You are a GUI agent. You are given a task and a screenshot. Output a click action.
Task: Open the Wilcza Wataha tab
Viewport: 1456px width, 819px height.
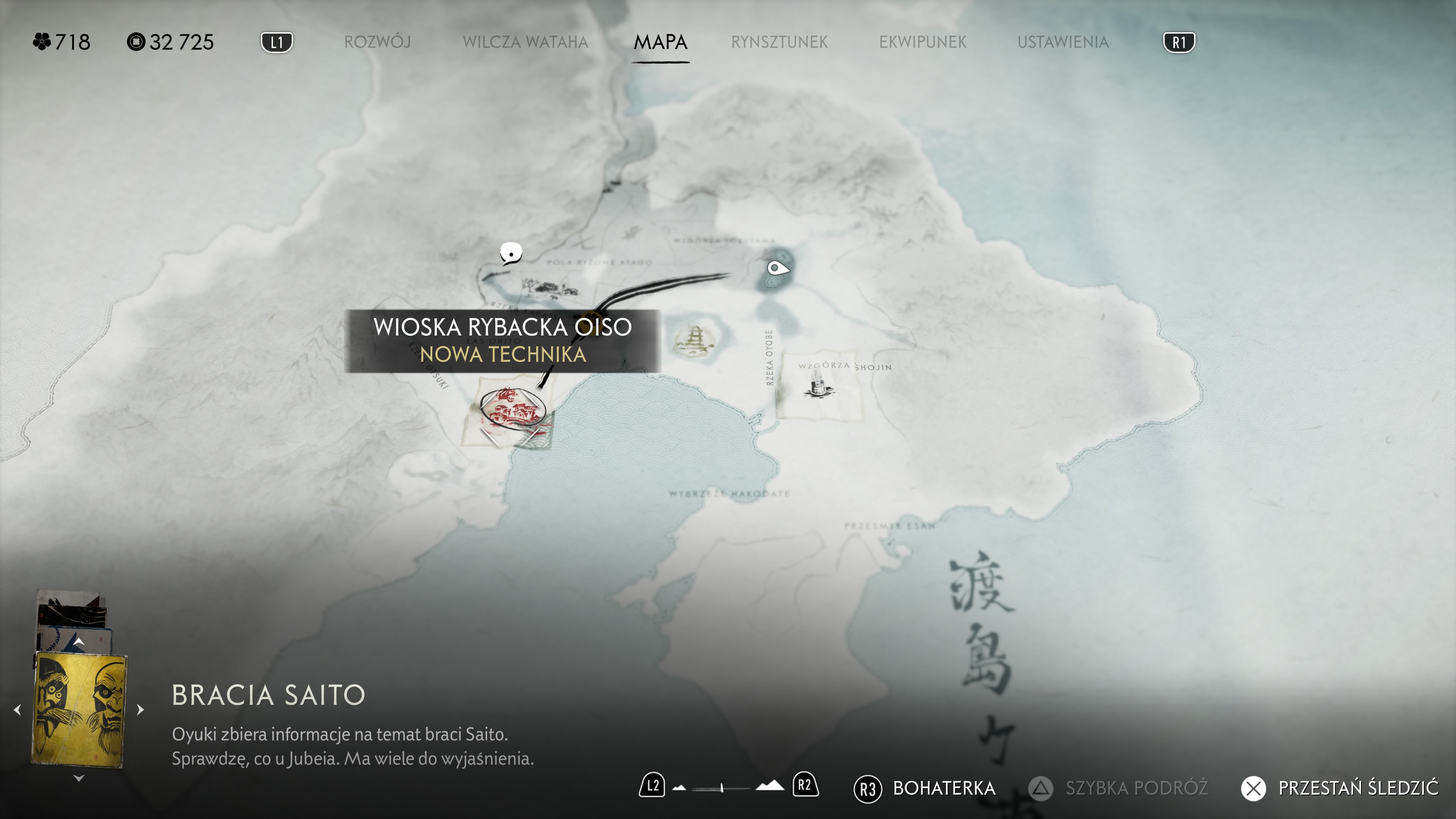coord(525,42)
